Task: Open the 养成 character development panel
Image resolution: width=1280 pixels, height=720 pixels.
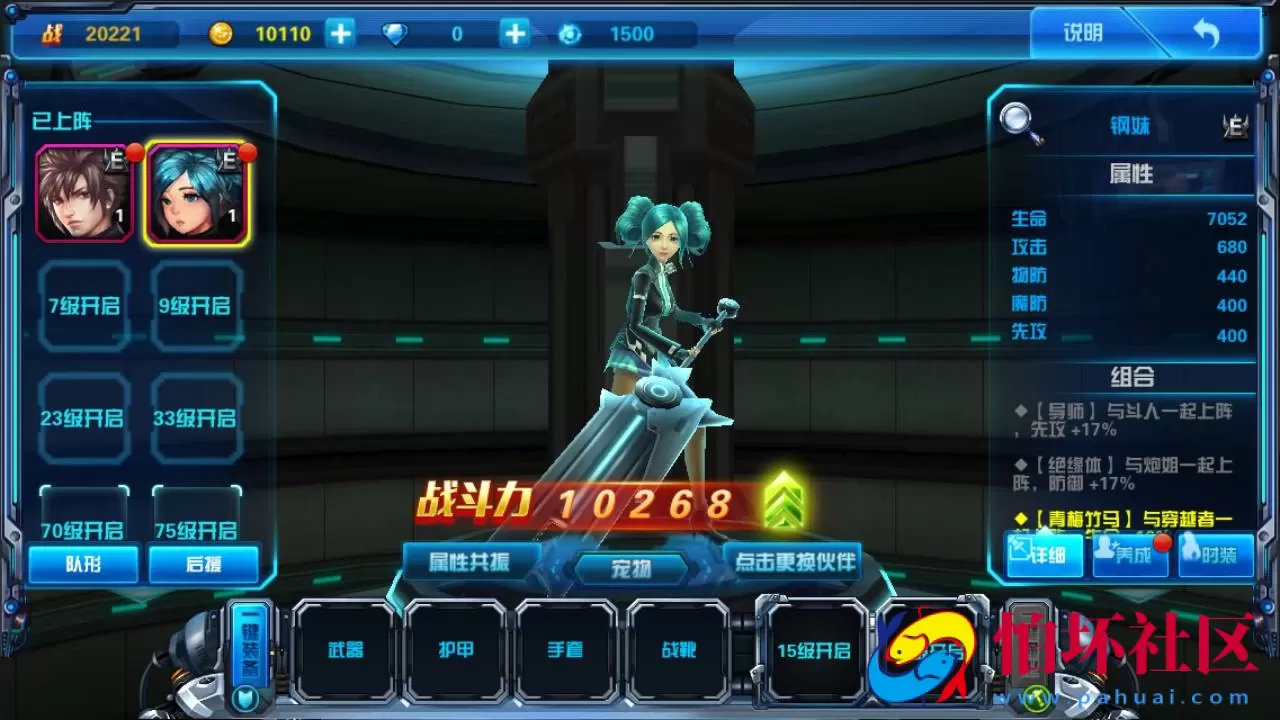Action: (1131, 557)
